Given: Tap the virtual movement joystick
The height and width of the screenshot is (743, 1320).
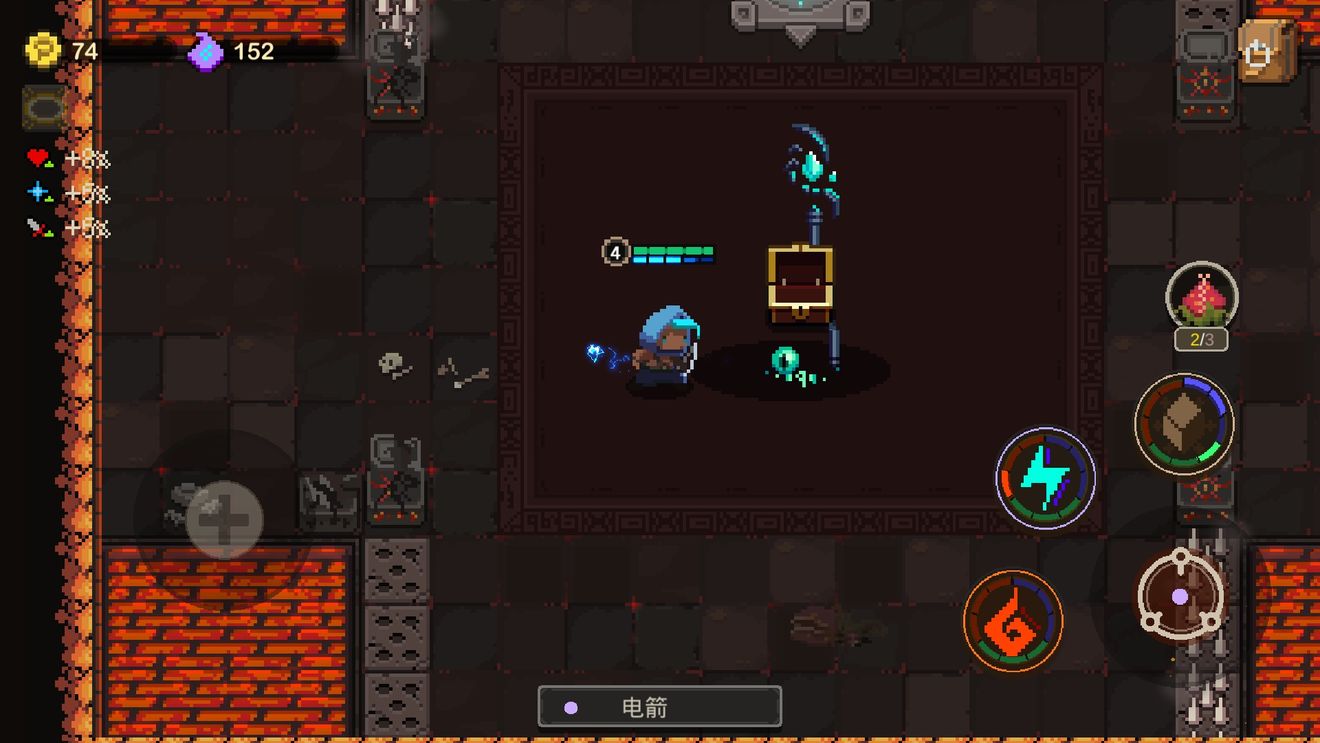Looking at the screenshot, I should pos(224,519).
